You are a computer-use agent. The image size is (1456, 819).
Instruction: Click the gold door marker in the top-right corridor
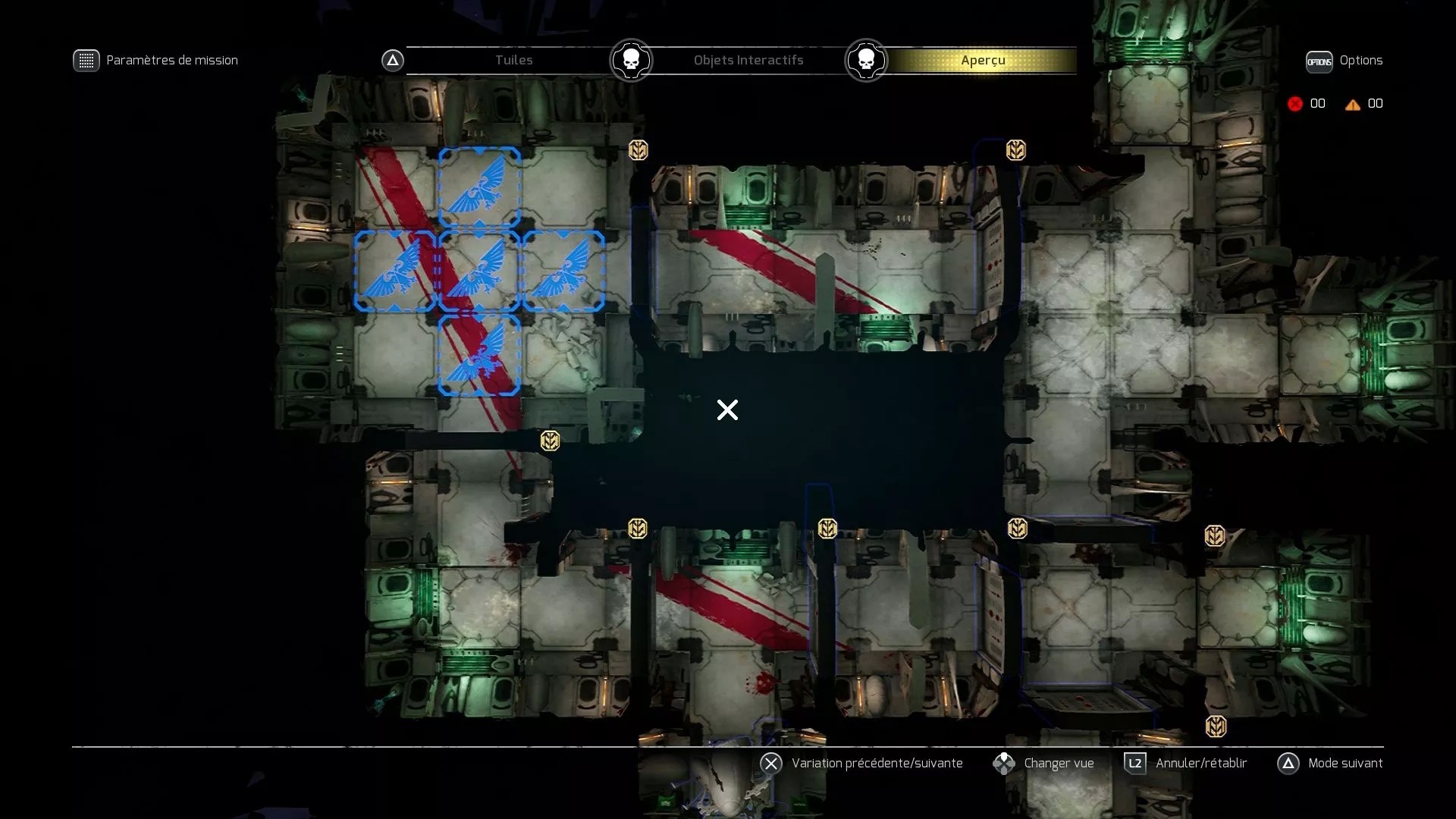click(x=1015, y=150)
